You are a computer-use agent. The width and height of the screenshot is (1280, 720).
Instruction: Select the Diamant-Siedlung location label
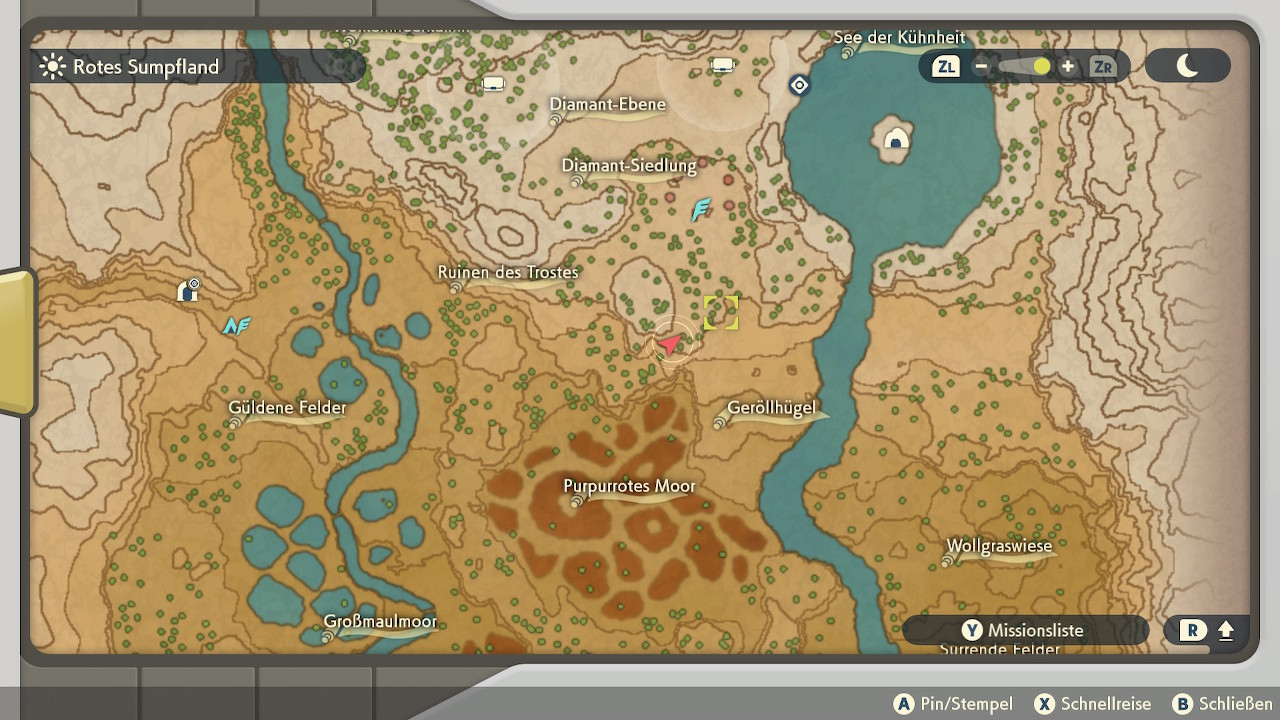[628, 166]
